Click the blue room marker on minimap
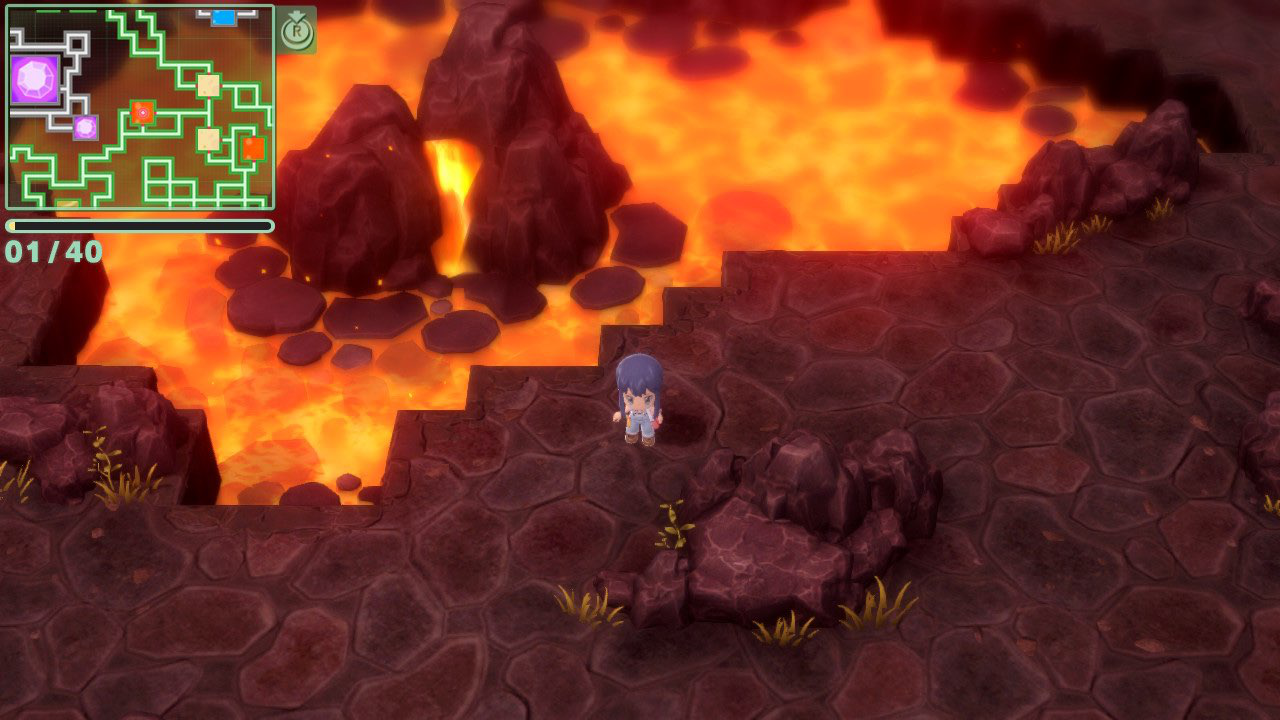Screen dimensions: 1280x720 (223, 17)
